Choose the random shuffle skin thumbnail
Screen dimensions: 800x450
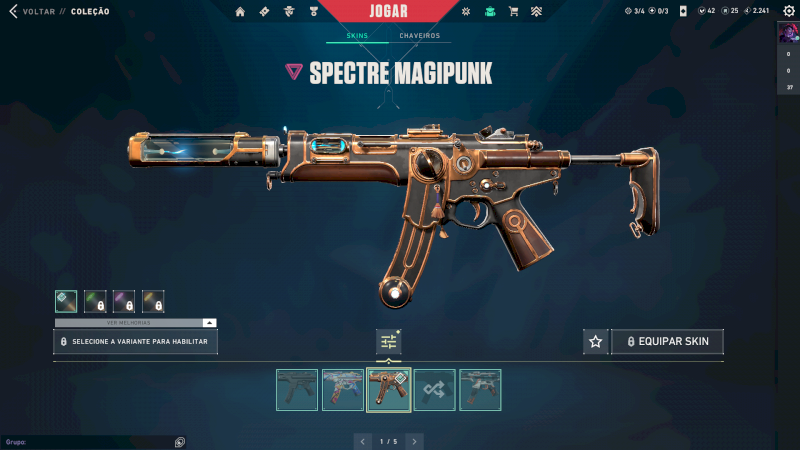tap(435, 390)
